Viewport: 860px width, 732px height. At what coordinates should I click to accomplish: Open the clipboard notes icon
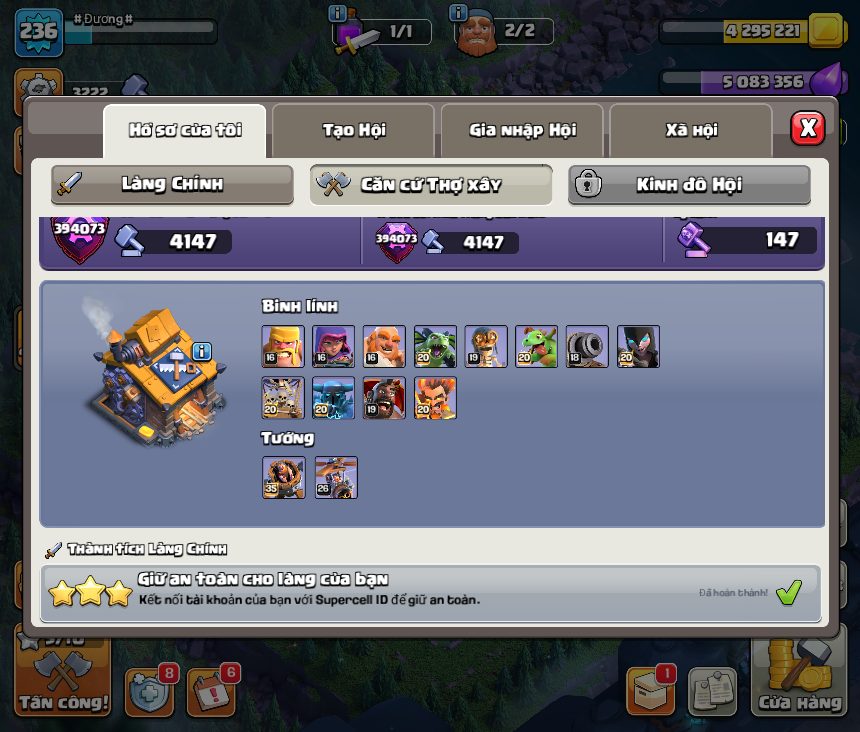[712, 690]
